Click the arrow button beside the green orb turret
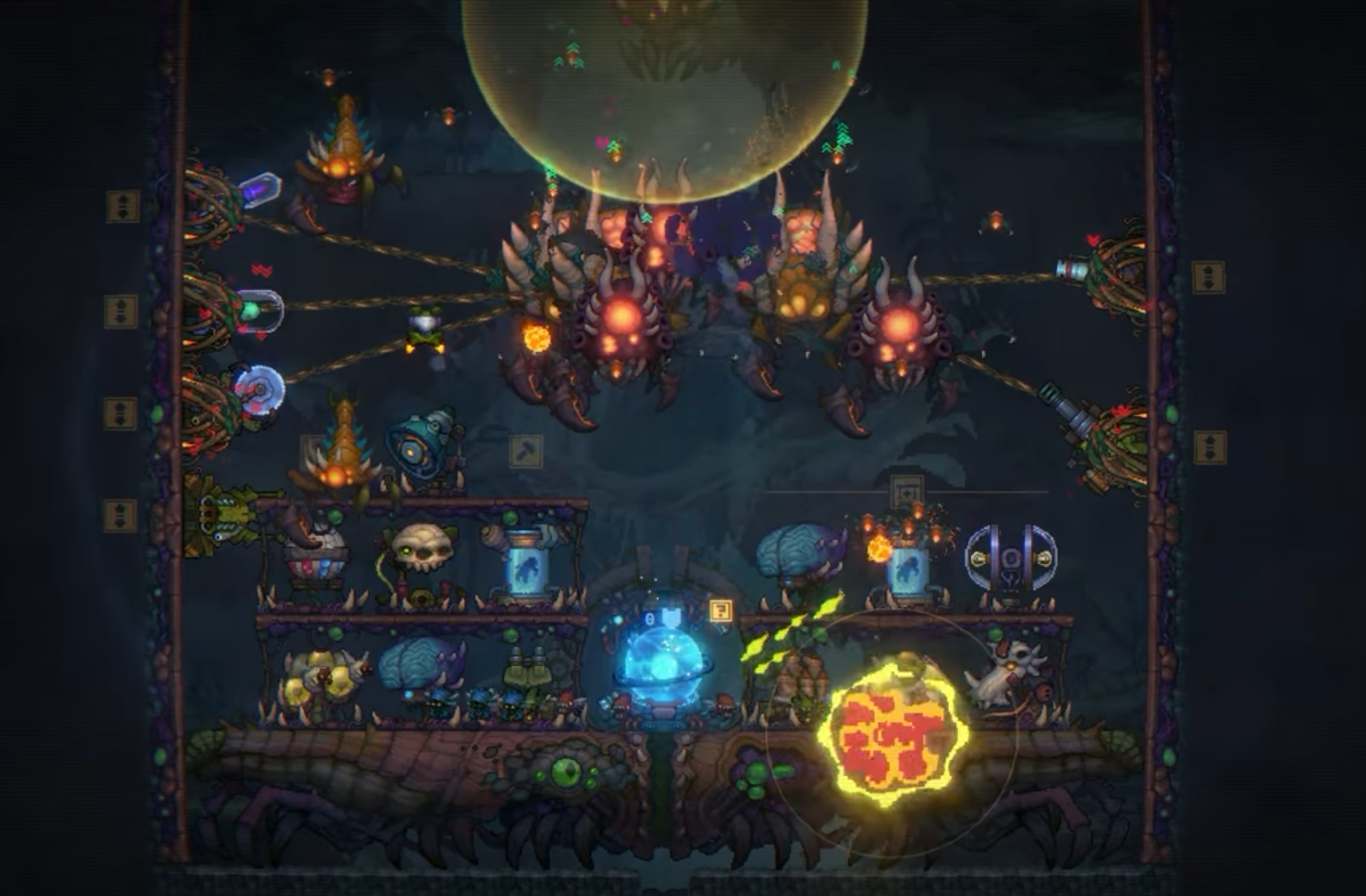 coord(122,311)
